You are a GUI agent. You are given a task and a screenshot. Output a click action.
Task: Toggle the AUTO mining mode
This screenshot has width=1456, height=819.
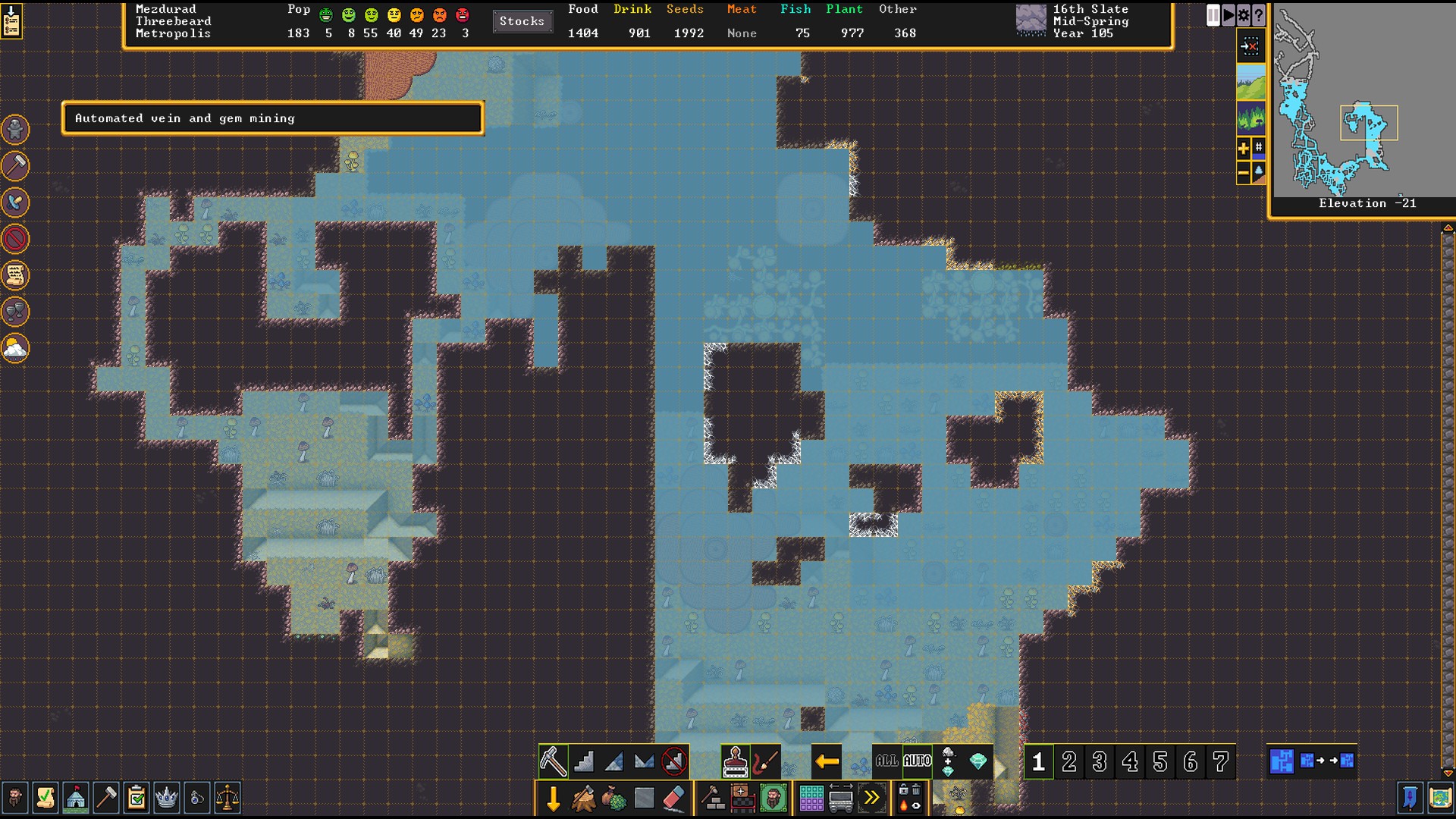click(x=917, y=761)
